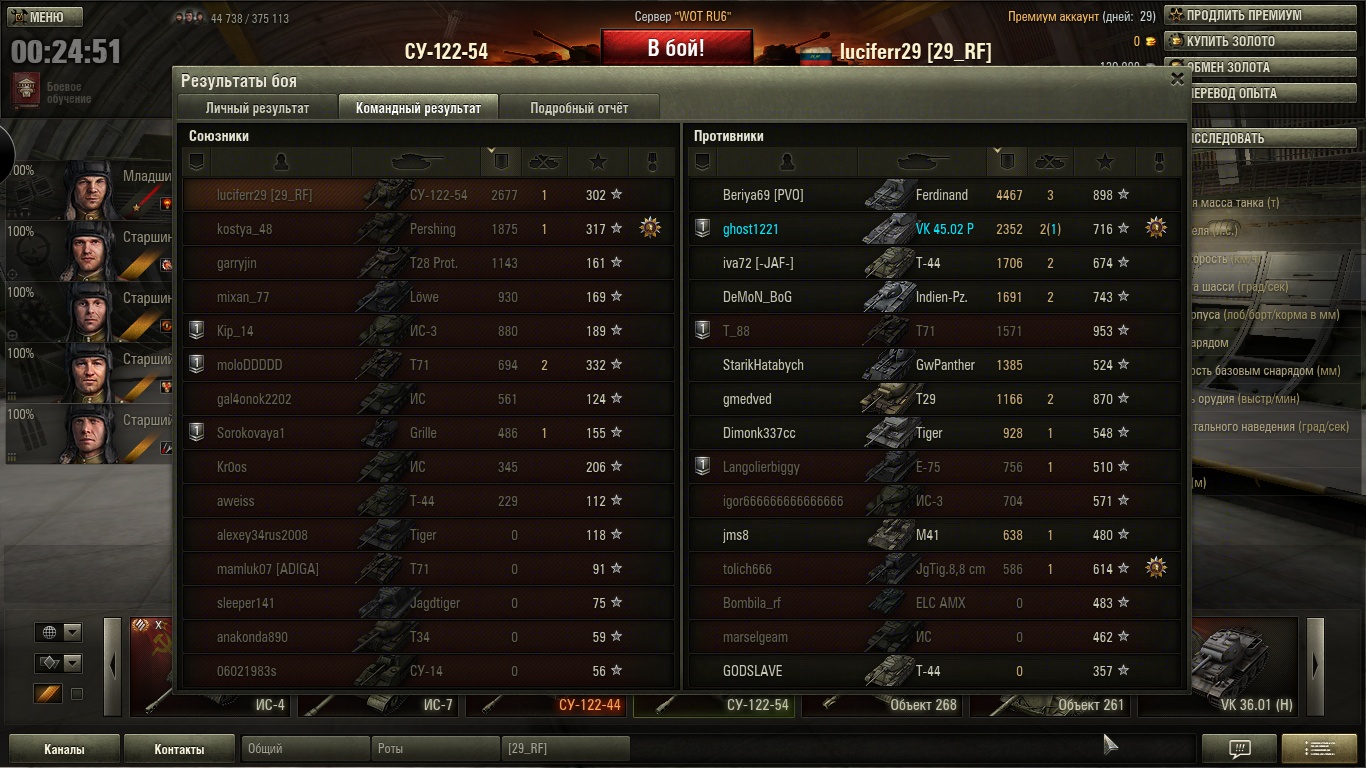Open the МЕНЮ button
1366x768 pixels.
pyautogui.click(x=46, y=17)
